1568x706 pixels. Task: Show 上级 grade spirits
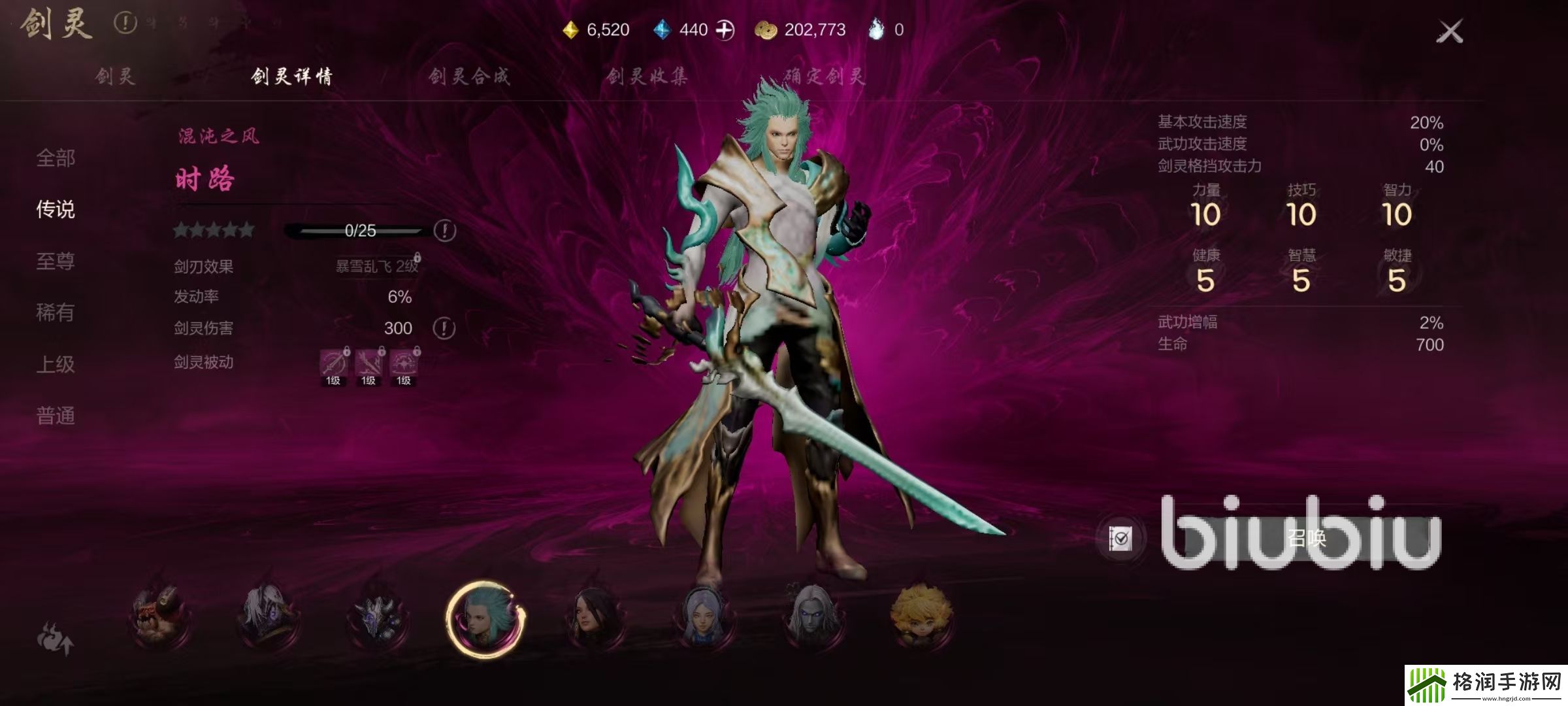56,364
